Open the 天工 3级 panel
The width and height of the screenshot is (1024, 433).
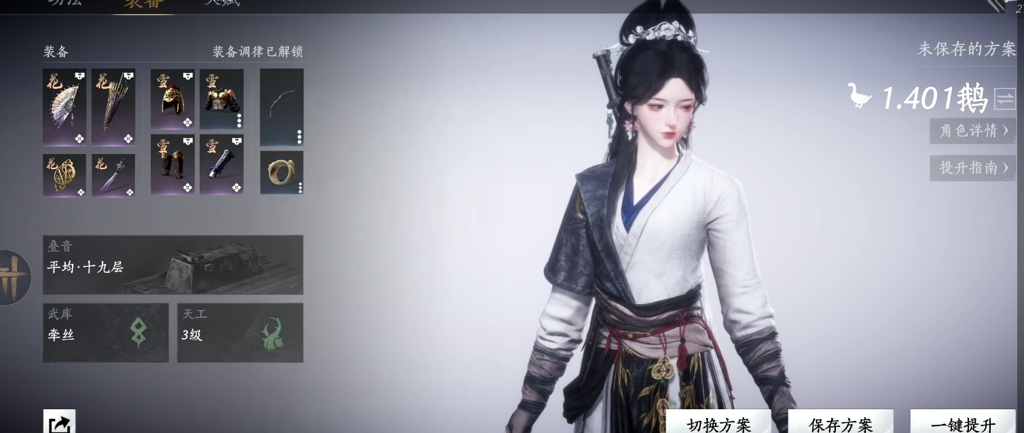[x=240, y=332]
